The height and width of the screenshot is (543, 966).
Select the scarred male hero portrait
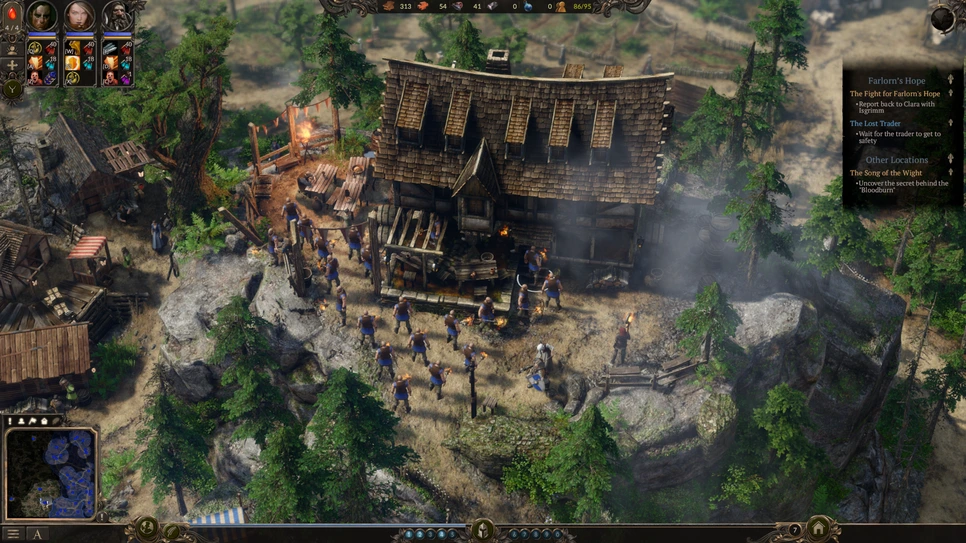[x=42, y=16]
